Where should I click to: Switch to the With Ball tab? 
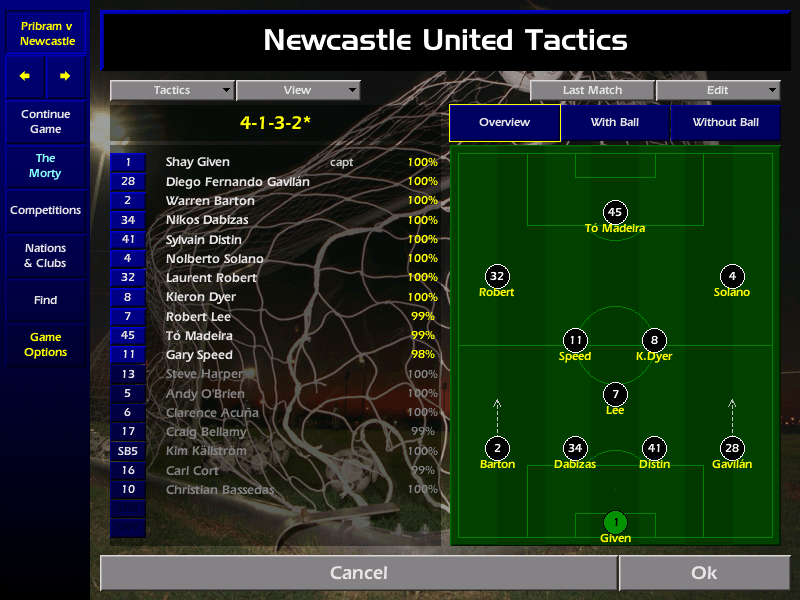click(x=614, y=123)
